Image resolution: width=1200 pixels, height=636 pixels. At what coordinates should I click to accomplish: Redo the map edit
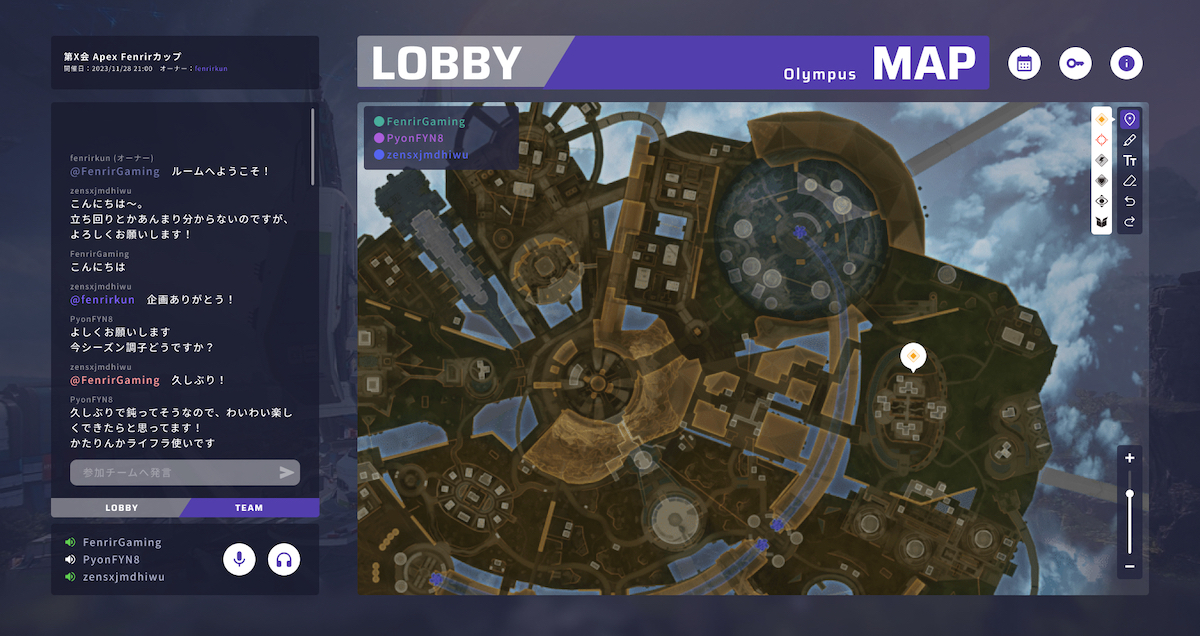pyautogui.click(x=1130, y=222)
